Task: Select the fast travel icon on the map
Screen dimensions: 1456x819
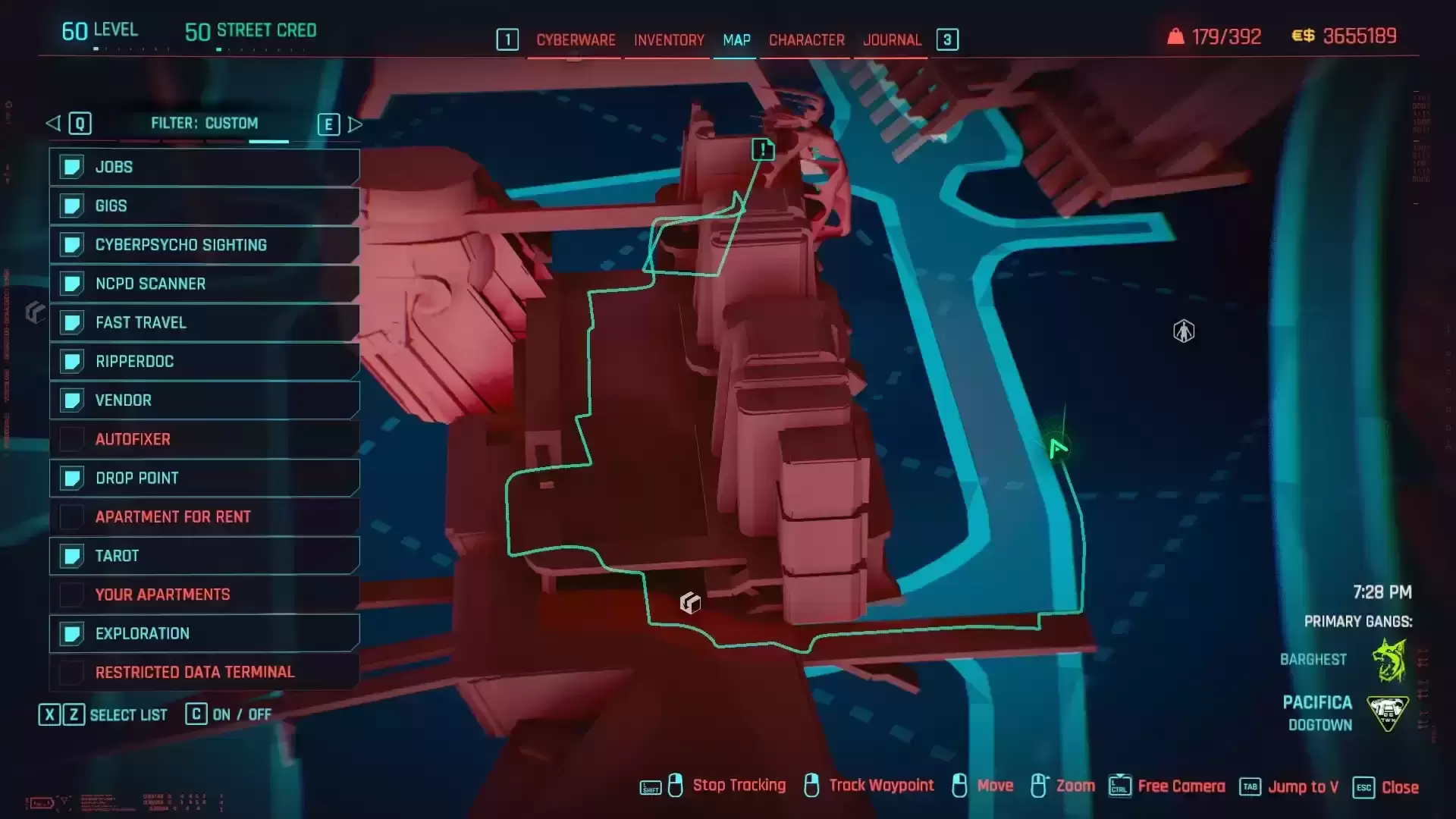Action: [x=1183, y=331]
